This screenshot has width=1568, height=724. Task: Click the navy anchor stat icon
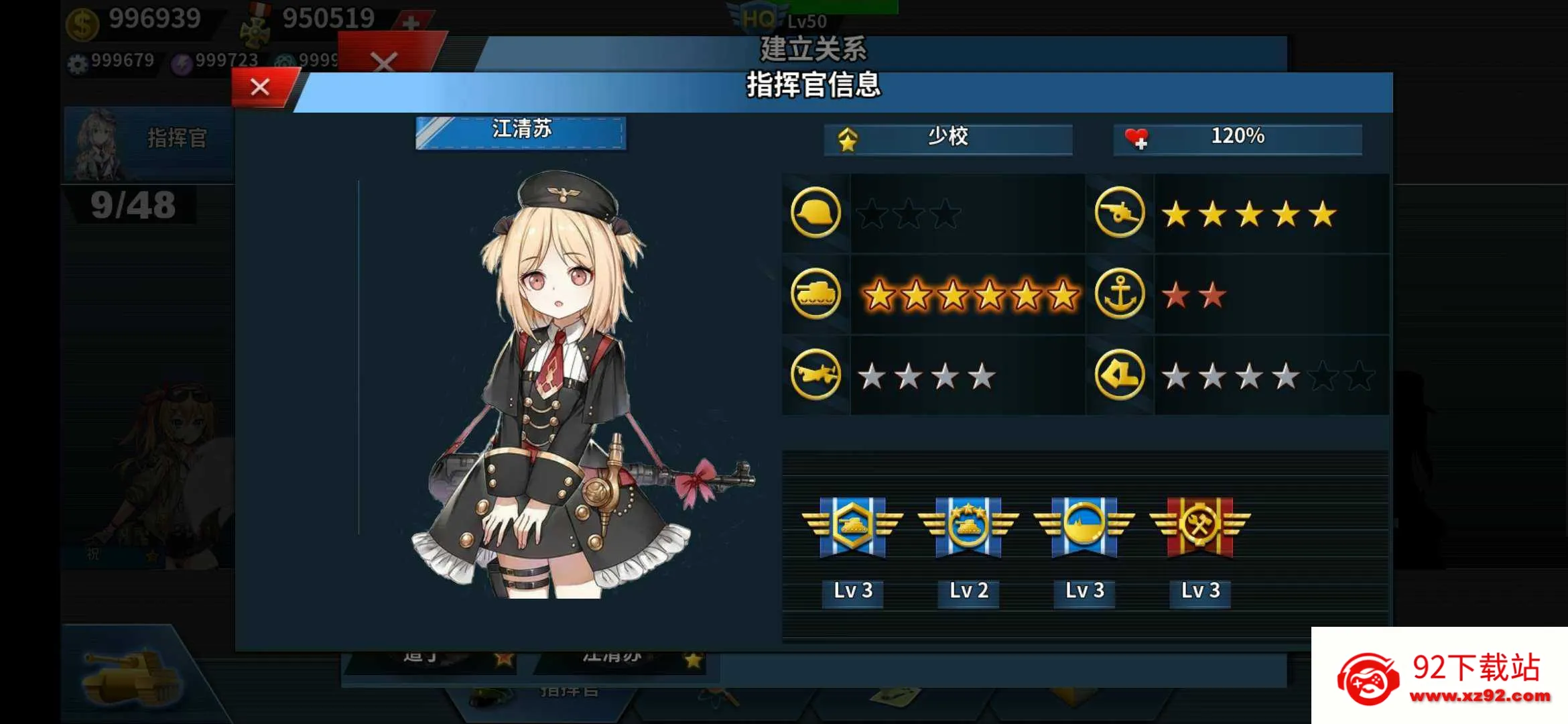(1119, 294)
